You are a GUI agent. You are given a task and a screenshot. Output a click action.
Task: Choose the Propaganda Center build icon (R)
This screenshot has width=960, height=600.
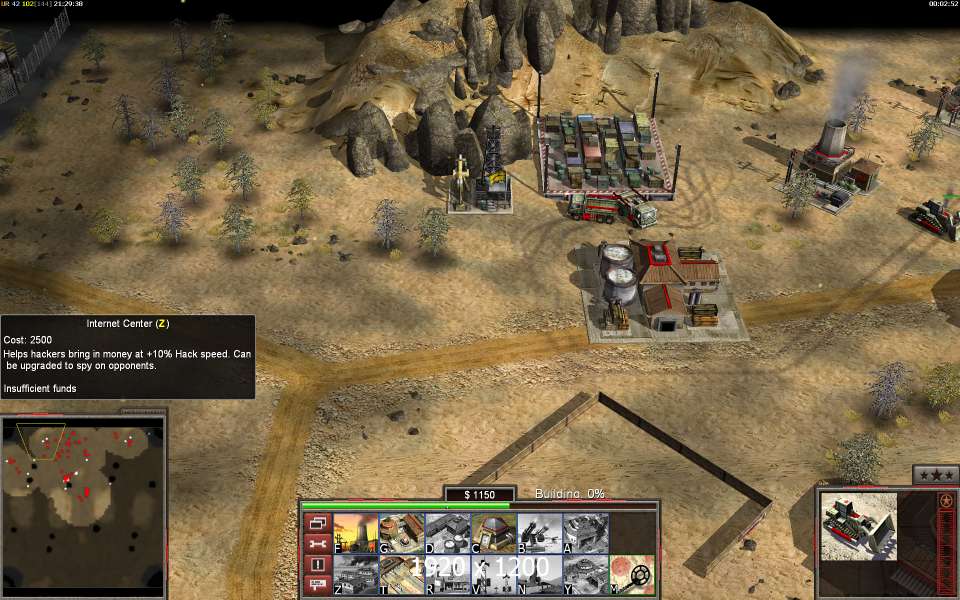click(x=447, y=574)
